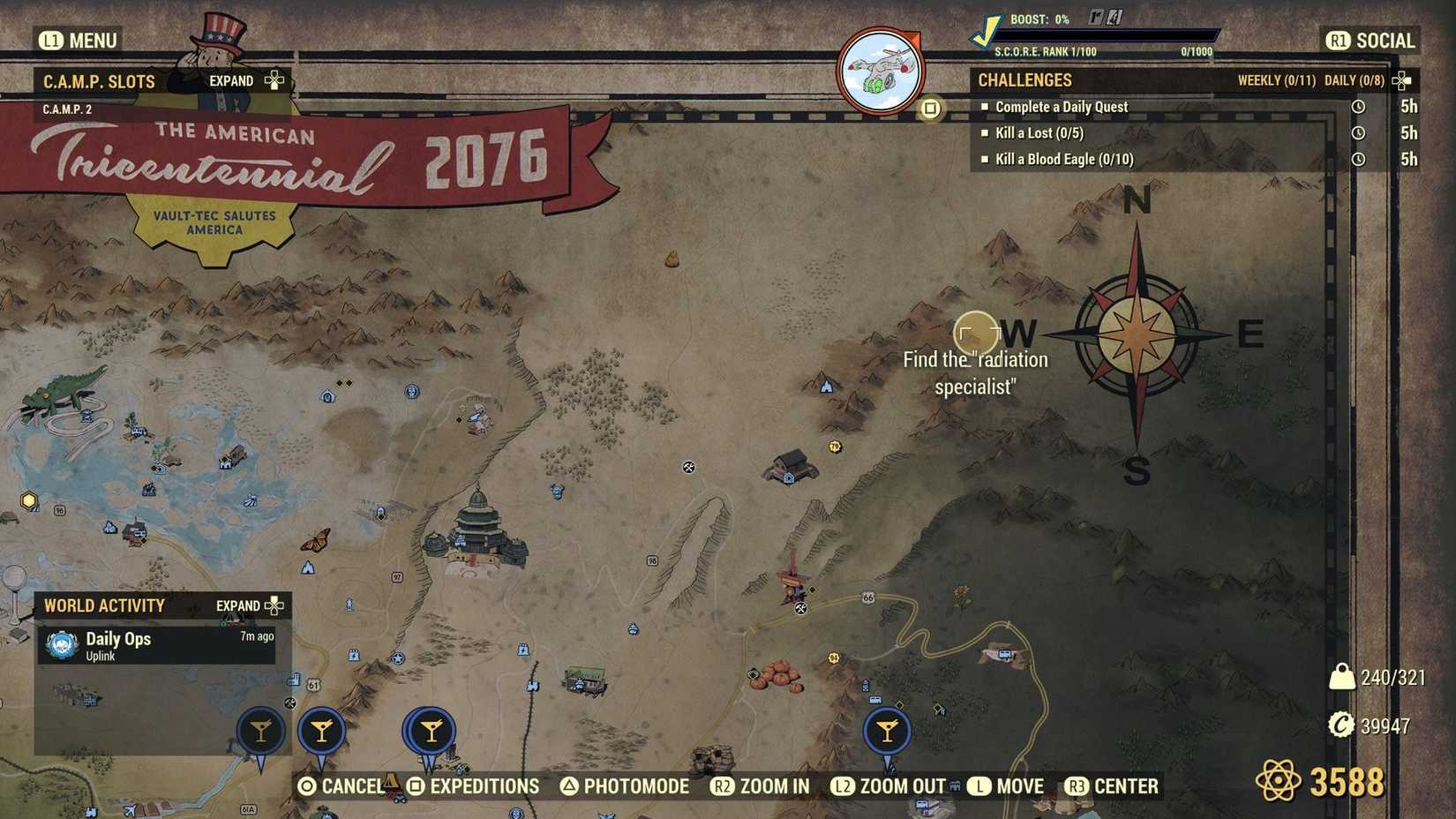1456x819 pixels.
Task: Click the PHOTOMODE button
Action: 627,785
